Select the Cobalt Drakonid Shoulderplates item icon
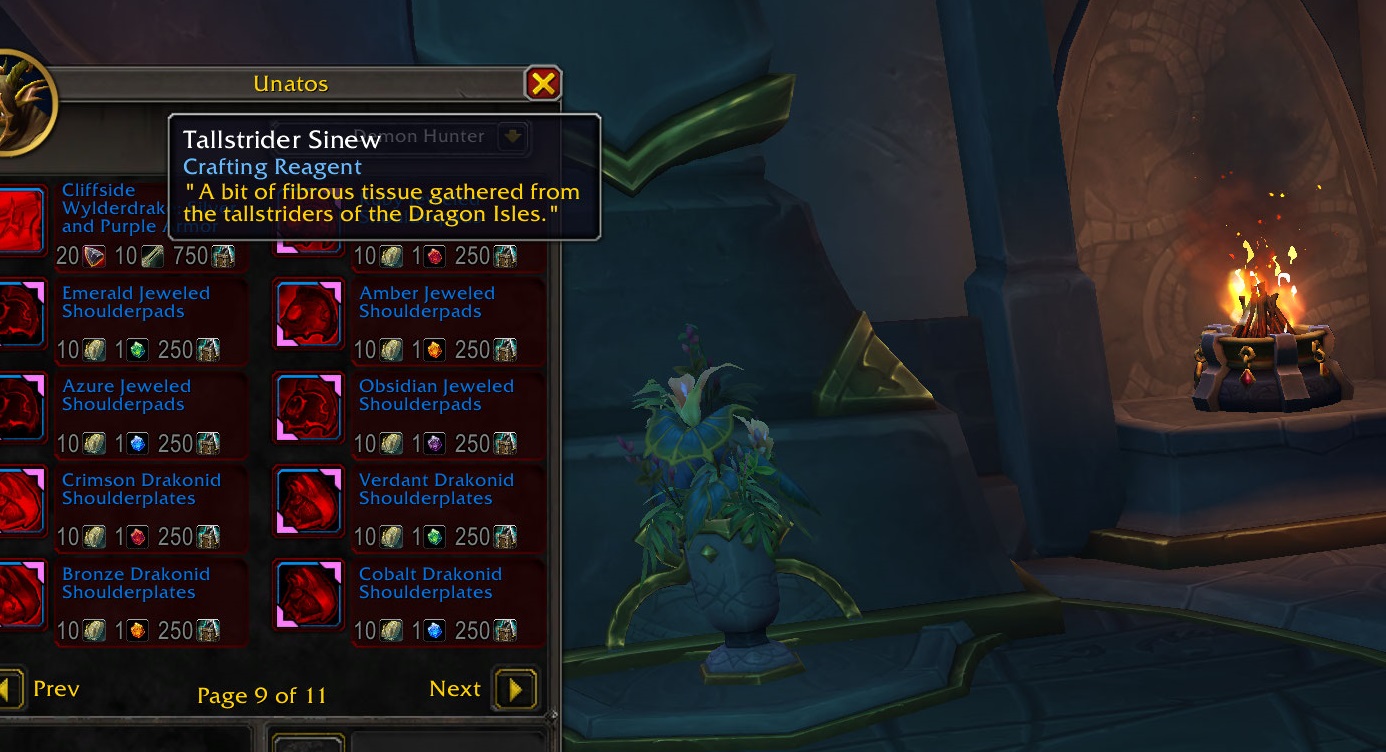Screen dimensions: 1386x752 308,594
